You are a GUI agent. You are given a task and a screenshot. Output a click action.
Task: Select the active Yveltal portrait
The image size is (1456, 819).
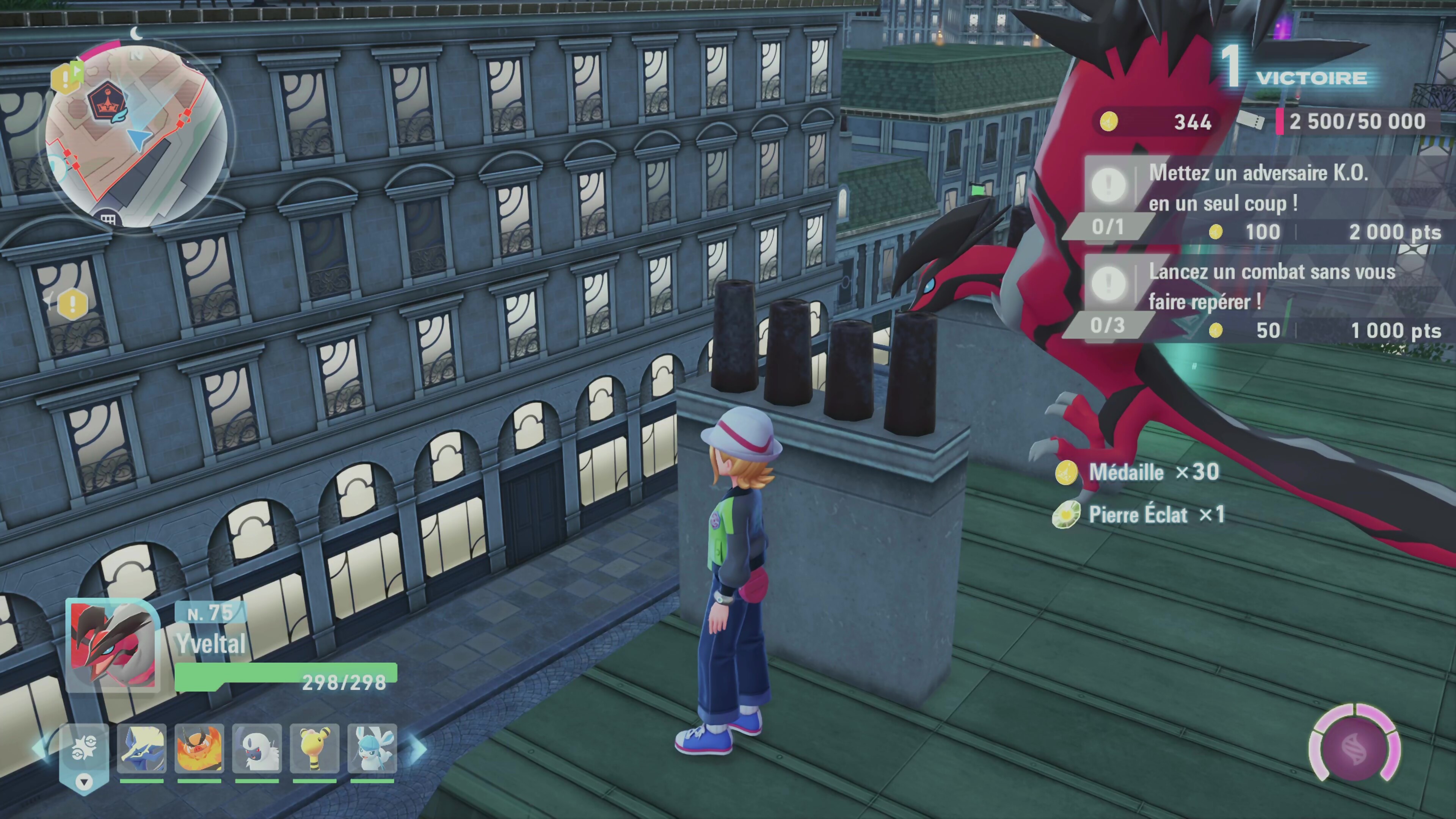(x=113, y=645)
